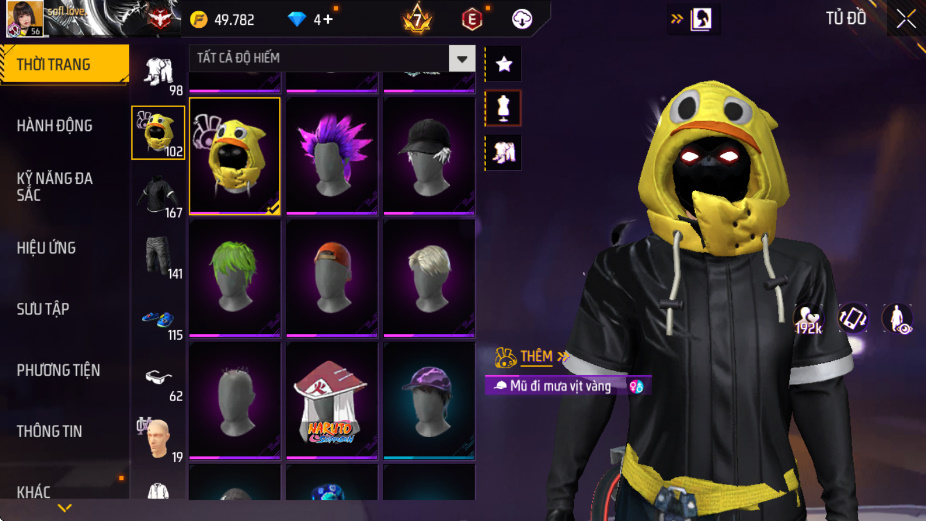This screenshot has width=926, height=521.
Task: Select the yellow duck rain hat item
Action: 235,155
